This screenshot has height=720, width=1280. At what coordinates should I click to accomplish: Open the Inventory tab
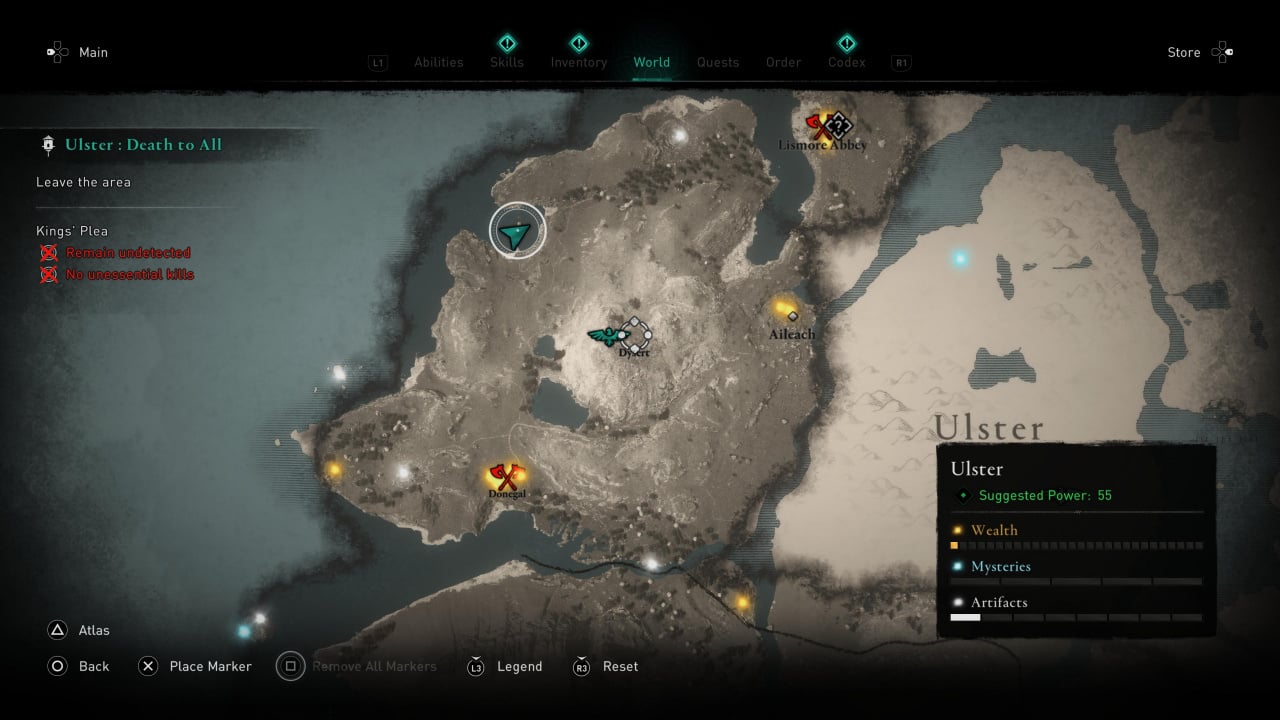[x=578, y=62]
